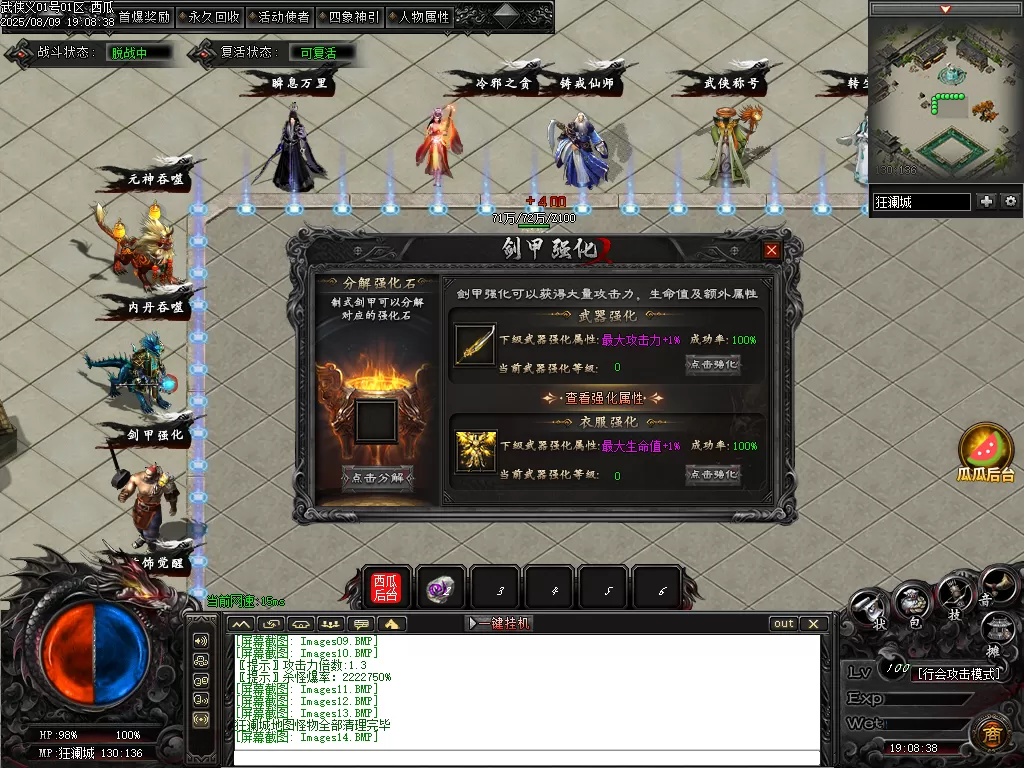Use the 西瓜后台 hotbar slot
This screenshot has height=768, width=1024.
tap(386, 588)
